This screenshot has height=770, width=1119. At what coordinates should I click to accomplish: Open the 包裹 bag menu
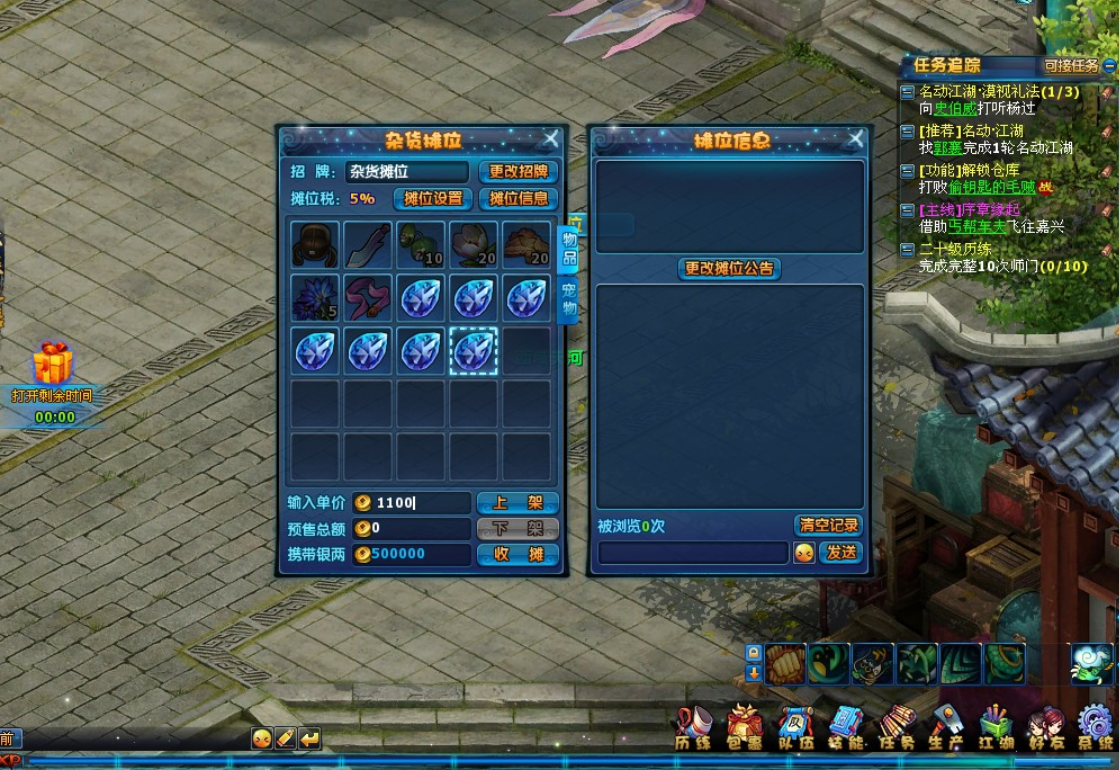point(744,726)
